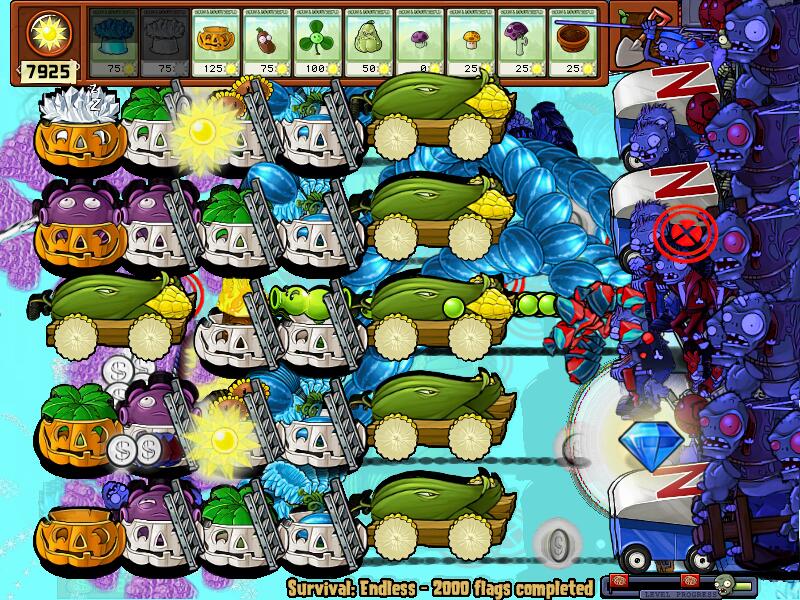The width and height of the screenshot is (800, 600).
Task: Pick the Sun-shroom seed packet
Action: tap(470, 41)
